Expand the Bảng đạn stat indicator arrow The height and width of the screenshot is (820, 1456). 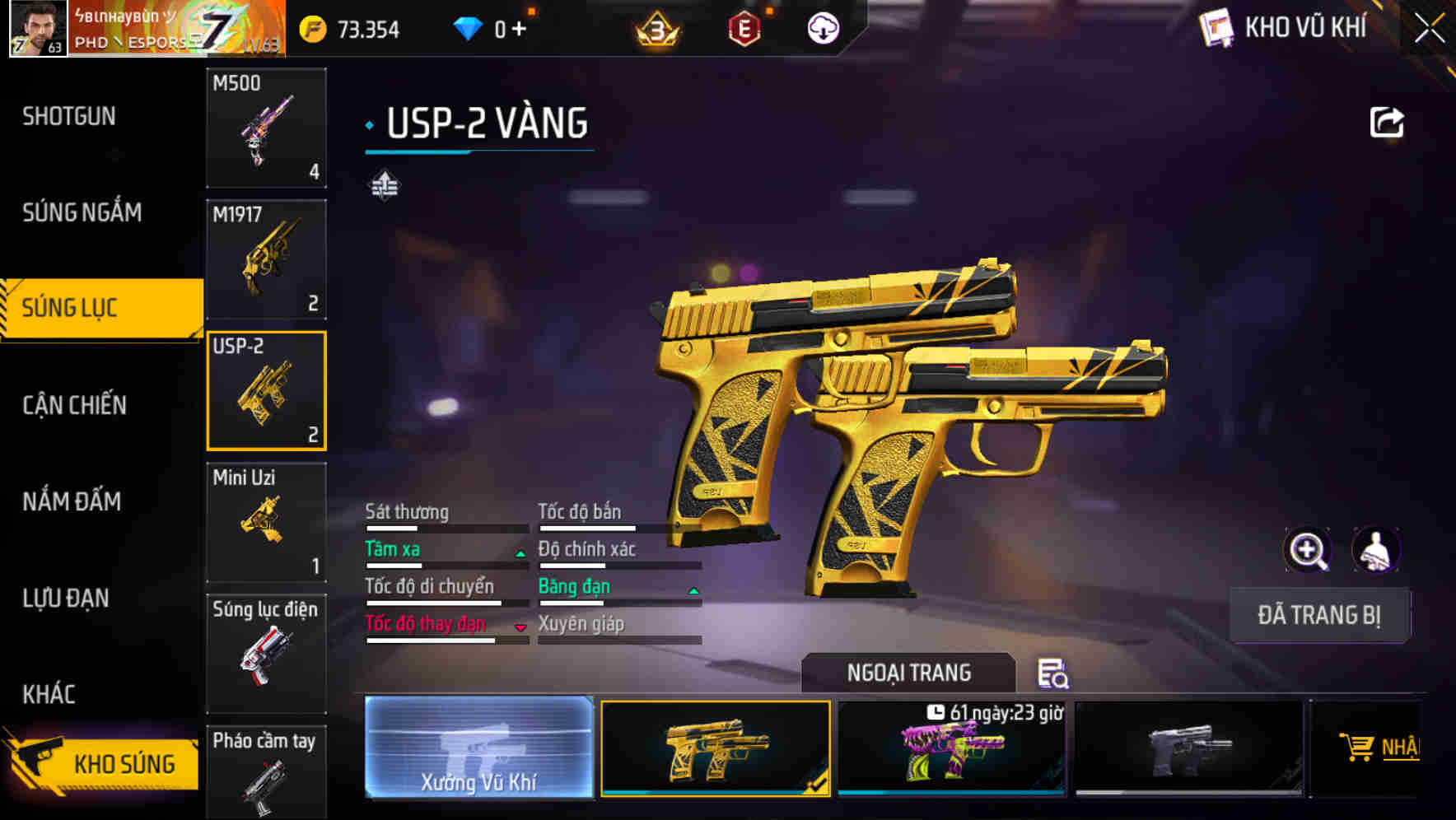coord(693,590)
